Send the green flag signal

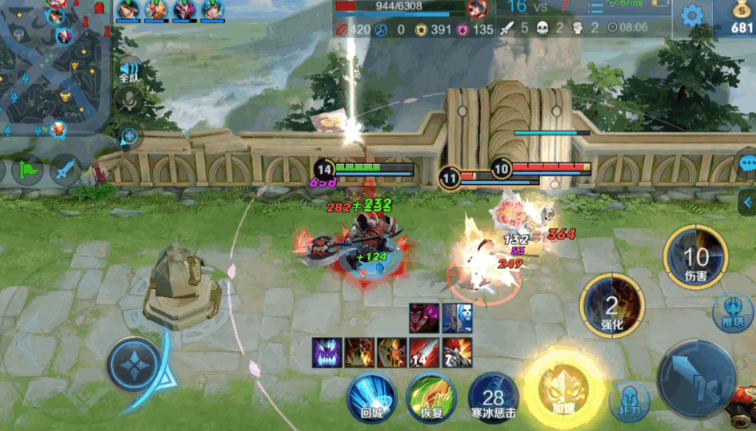tap(28, 170)
